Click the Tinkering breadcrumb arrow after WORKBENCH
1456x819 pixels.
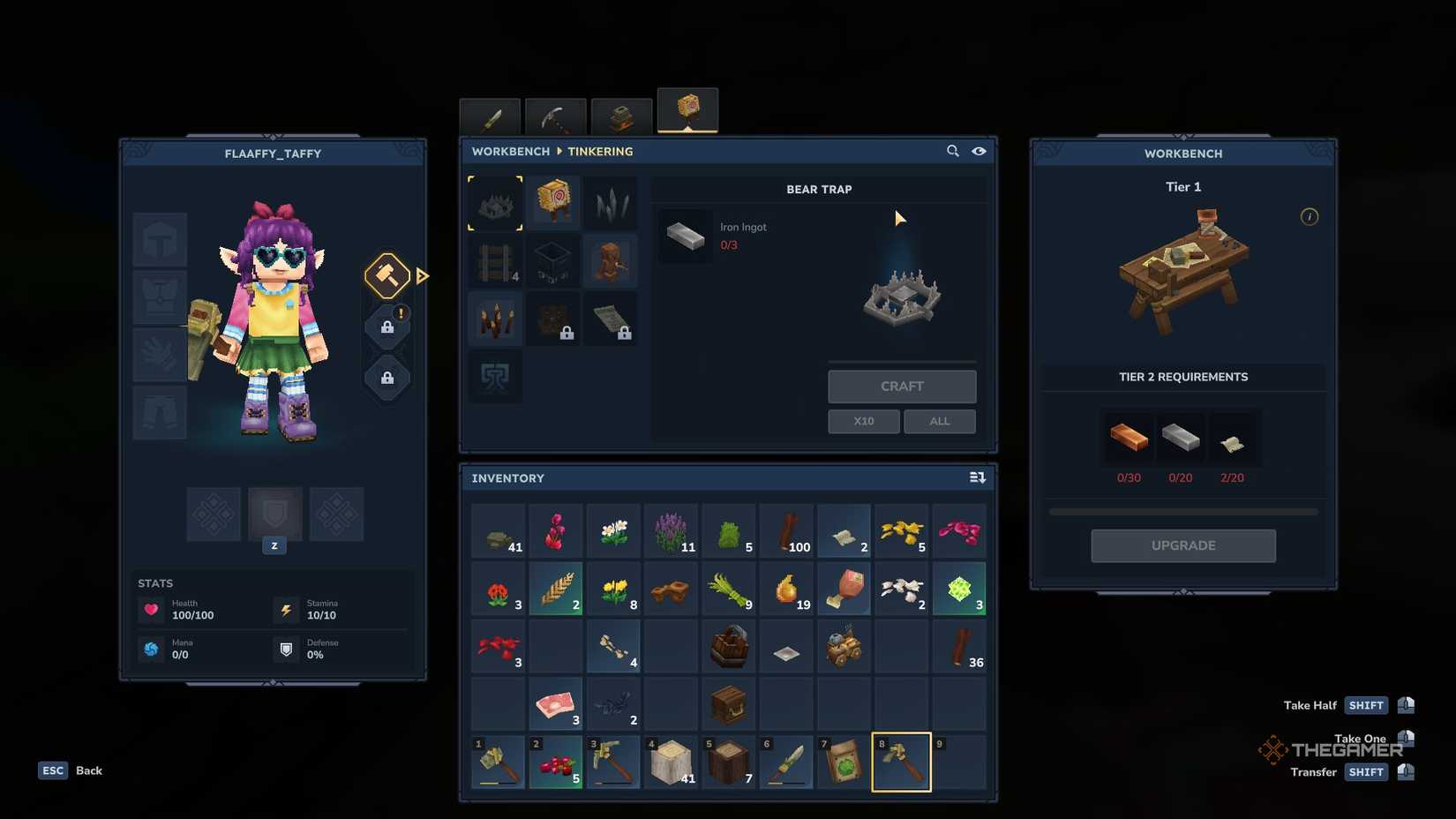(559, 151)
